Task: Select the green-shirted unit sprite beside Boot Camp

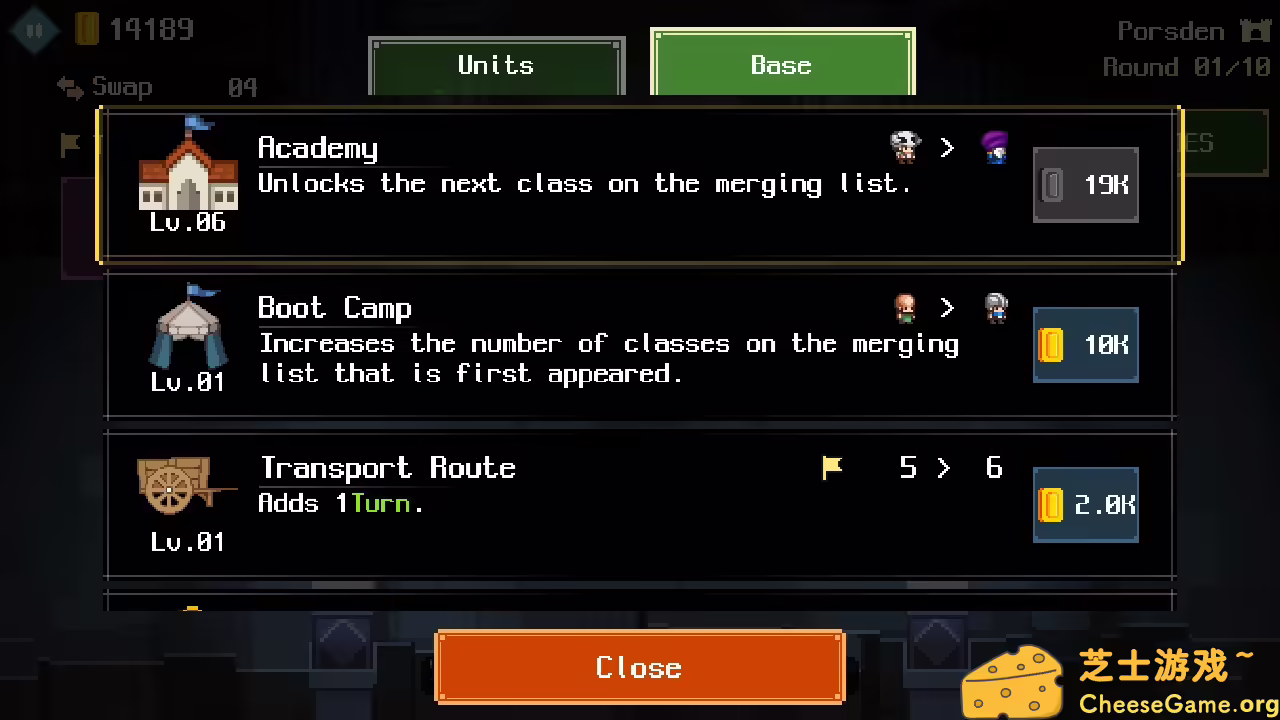Action: coord(905,308)
